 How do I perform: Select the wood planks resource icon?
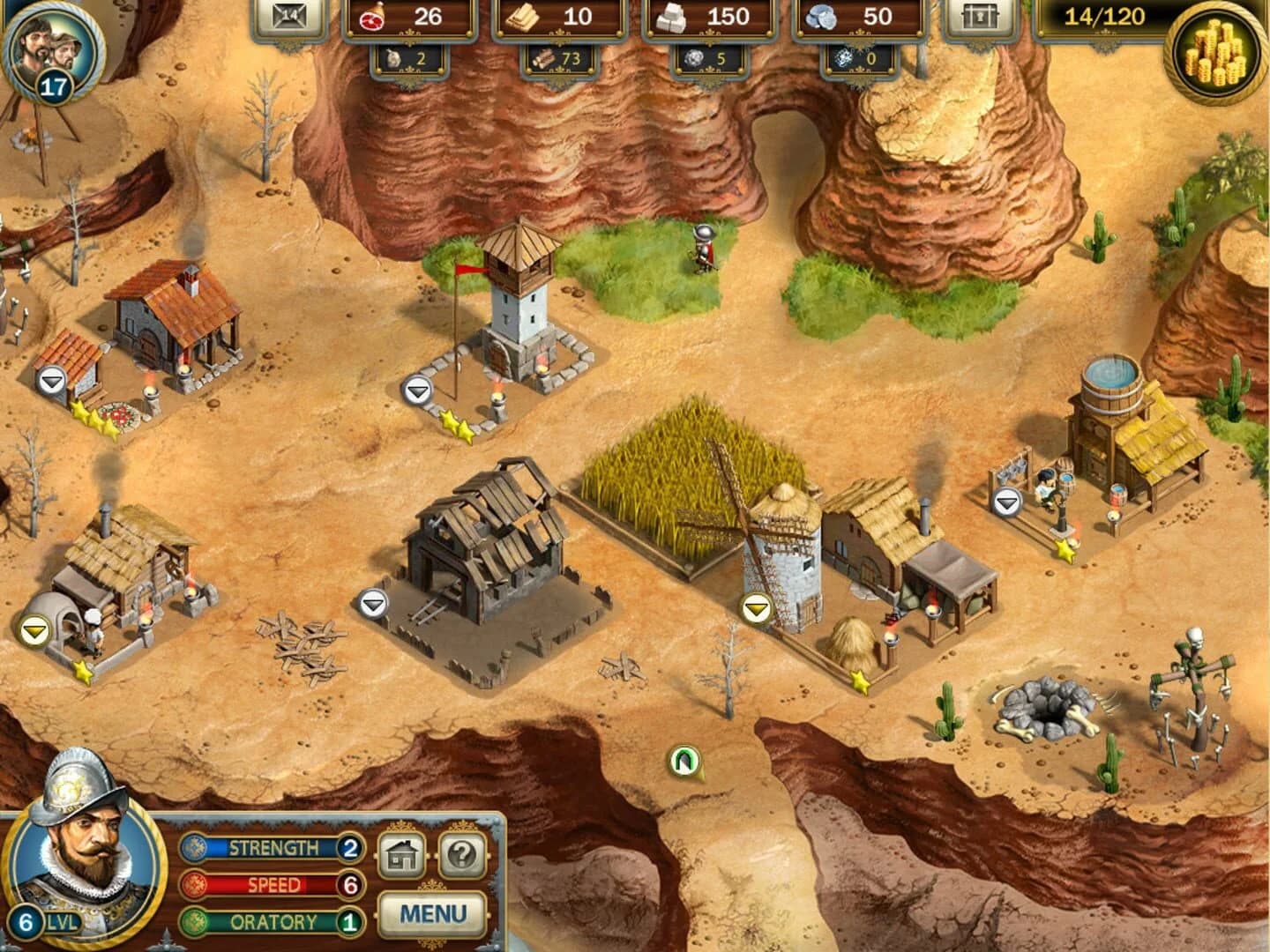coord(520,18)
